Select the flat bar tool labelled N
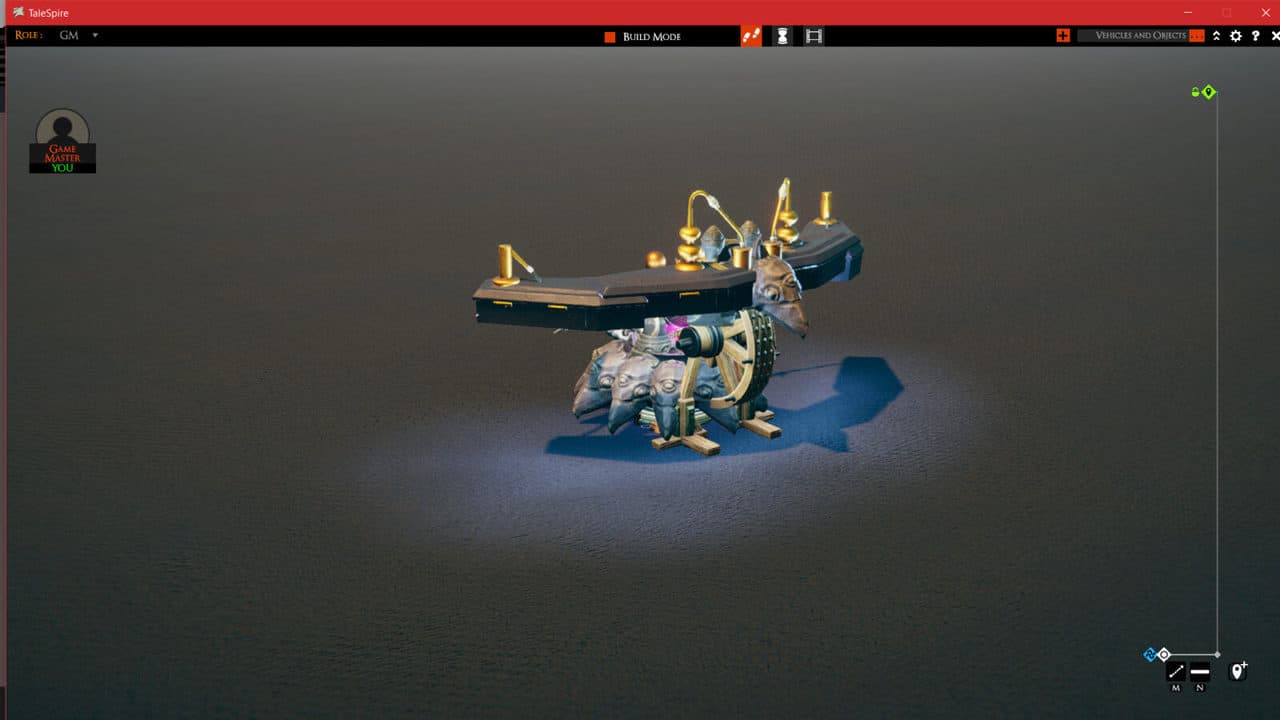The image size is (1280, 720). pyautogui.click(x=1200, y=672)
